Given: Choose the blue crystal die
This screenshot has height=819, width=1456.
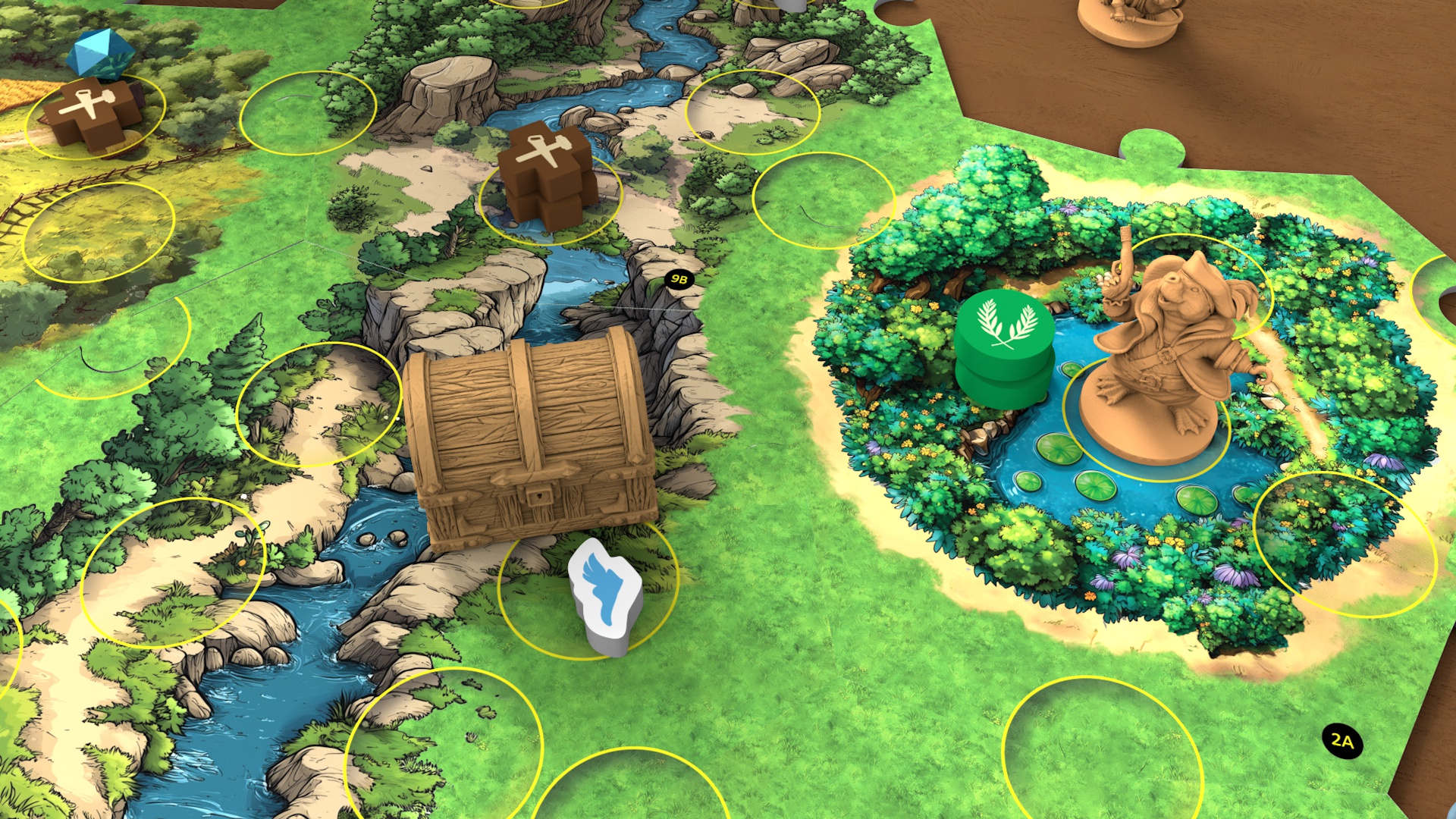Looking at the screenshot, I should coord(100,53).
